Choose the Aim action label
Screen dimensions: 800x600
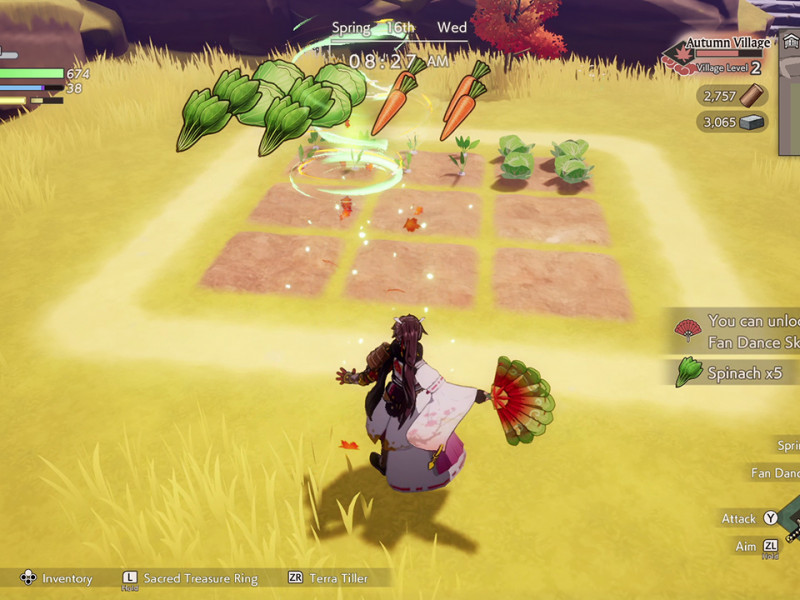click(745, 545)
